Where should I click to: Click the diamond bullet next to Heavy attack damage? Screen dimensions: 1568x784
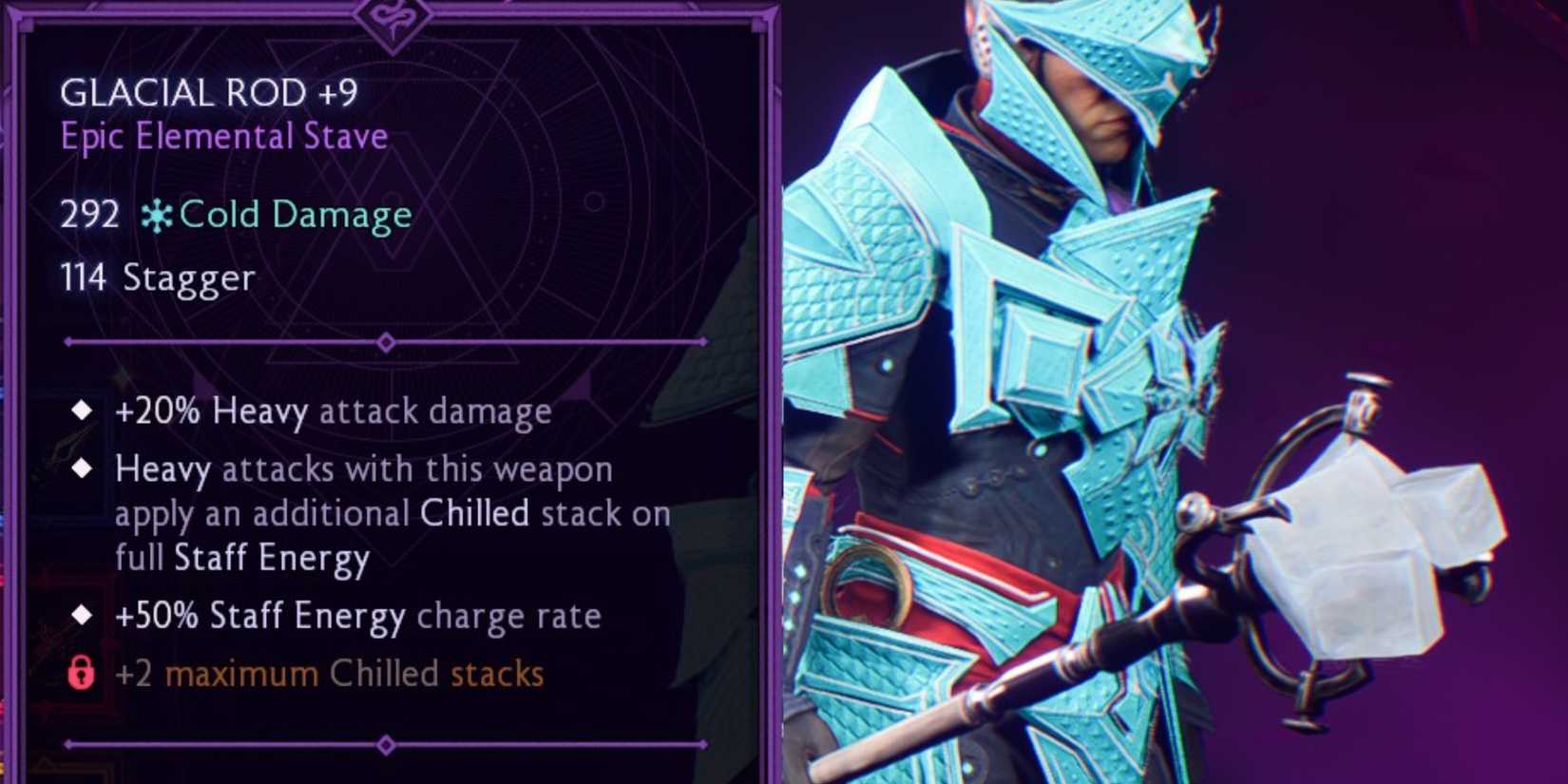point(82,411)
